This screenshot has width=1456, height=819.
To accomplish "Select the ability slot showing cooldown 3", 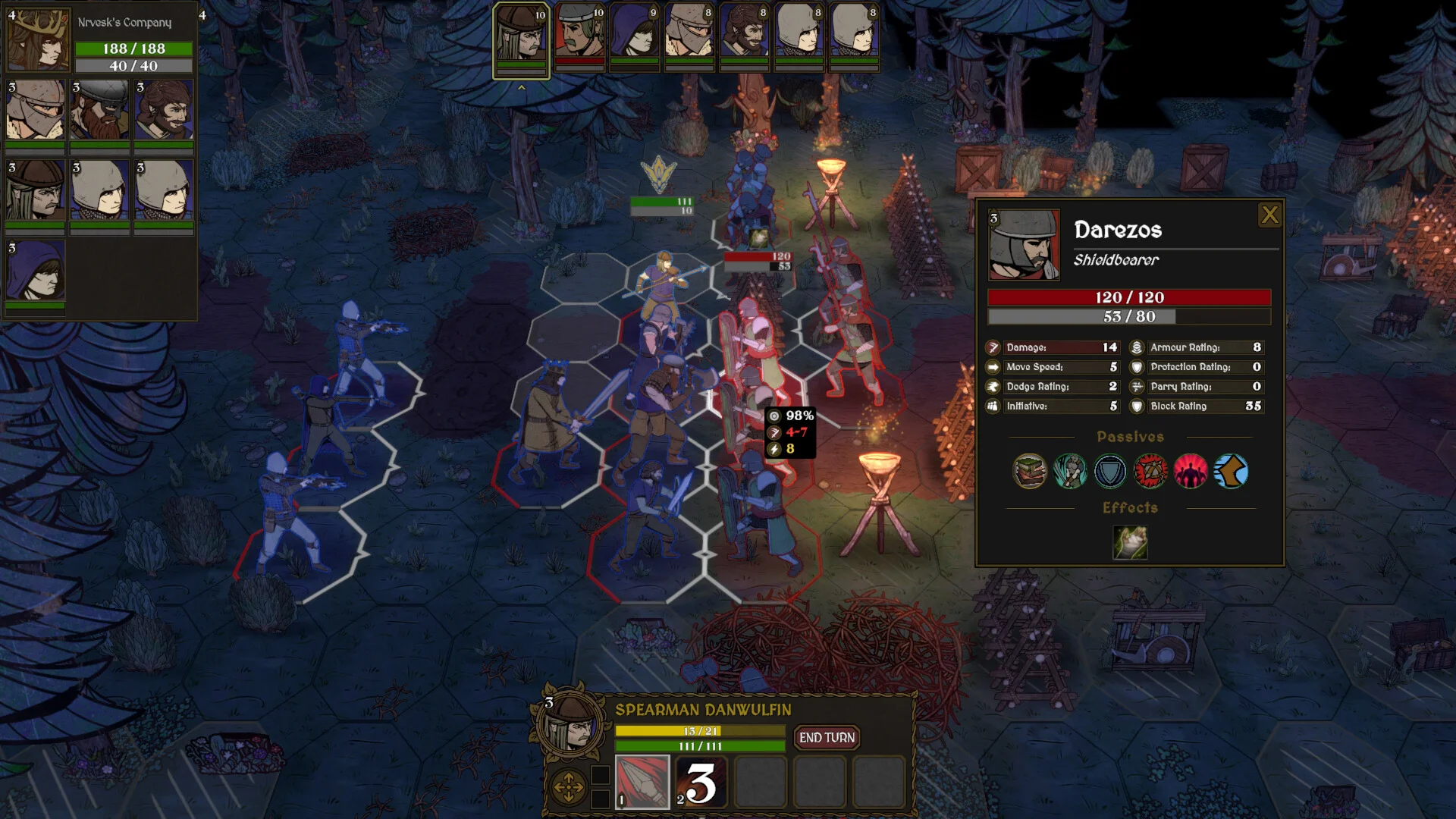I will (701, 782).
